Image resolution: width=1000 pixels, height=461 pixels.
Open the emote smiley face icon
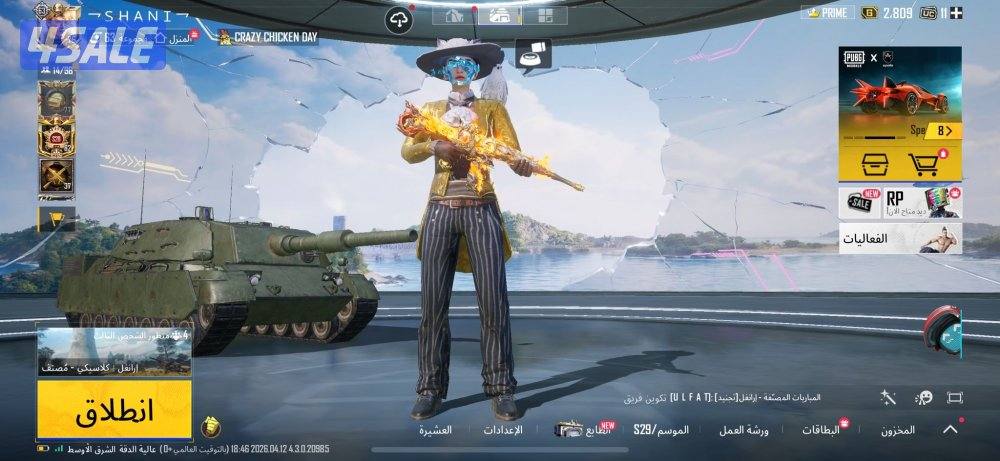tap(924, 397)
